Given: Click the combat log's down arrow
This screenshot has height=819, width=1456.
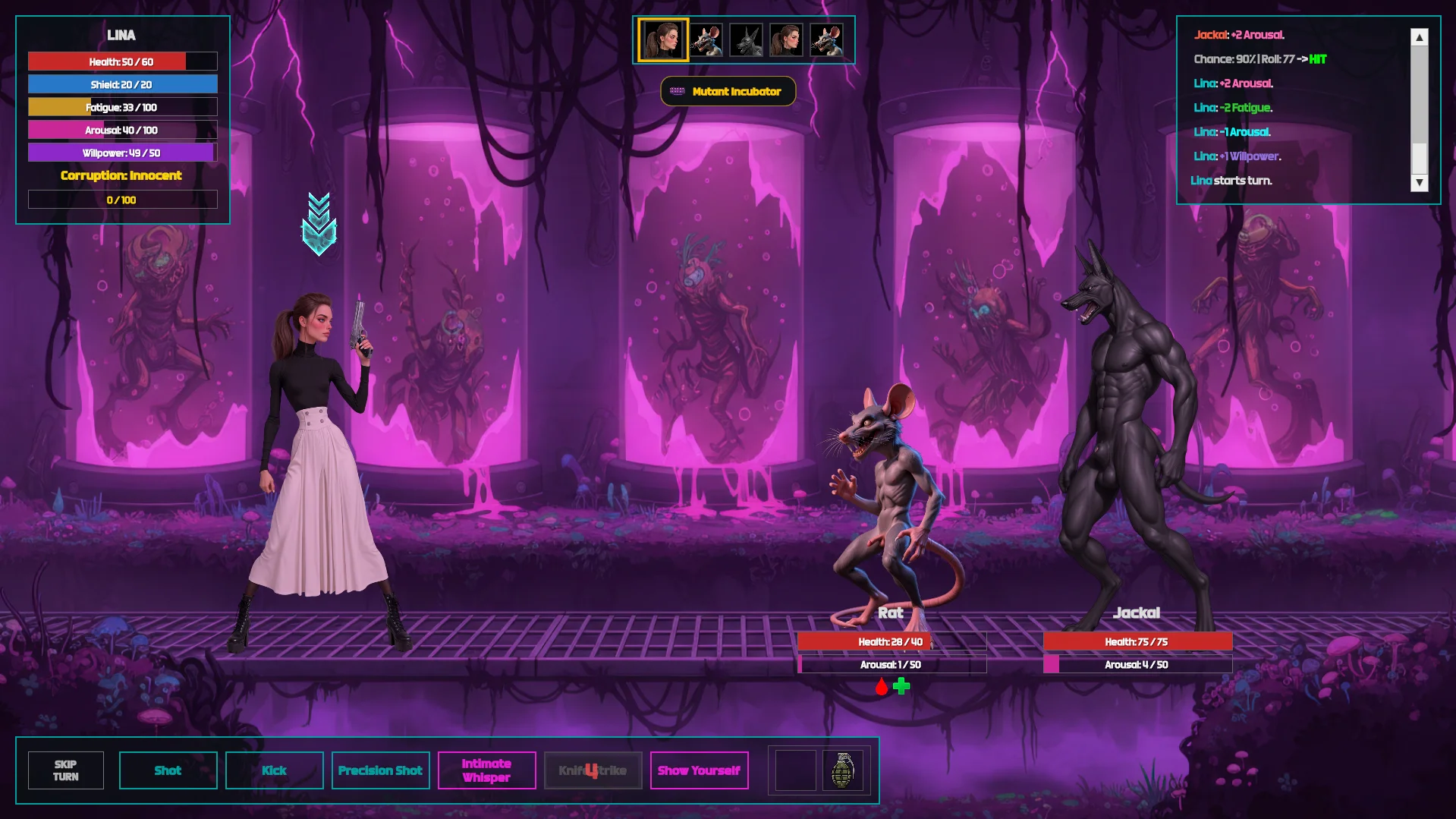Looking at the screenshot, I should tap(1419, 182).
